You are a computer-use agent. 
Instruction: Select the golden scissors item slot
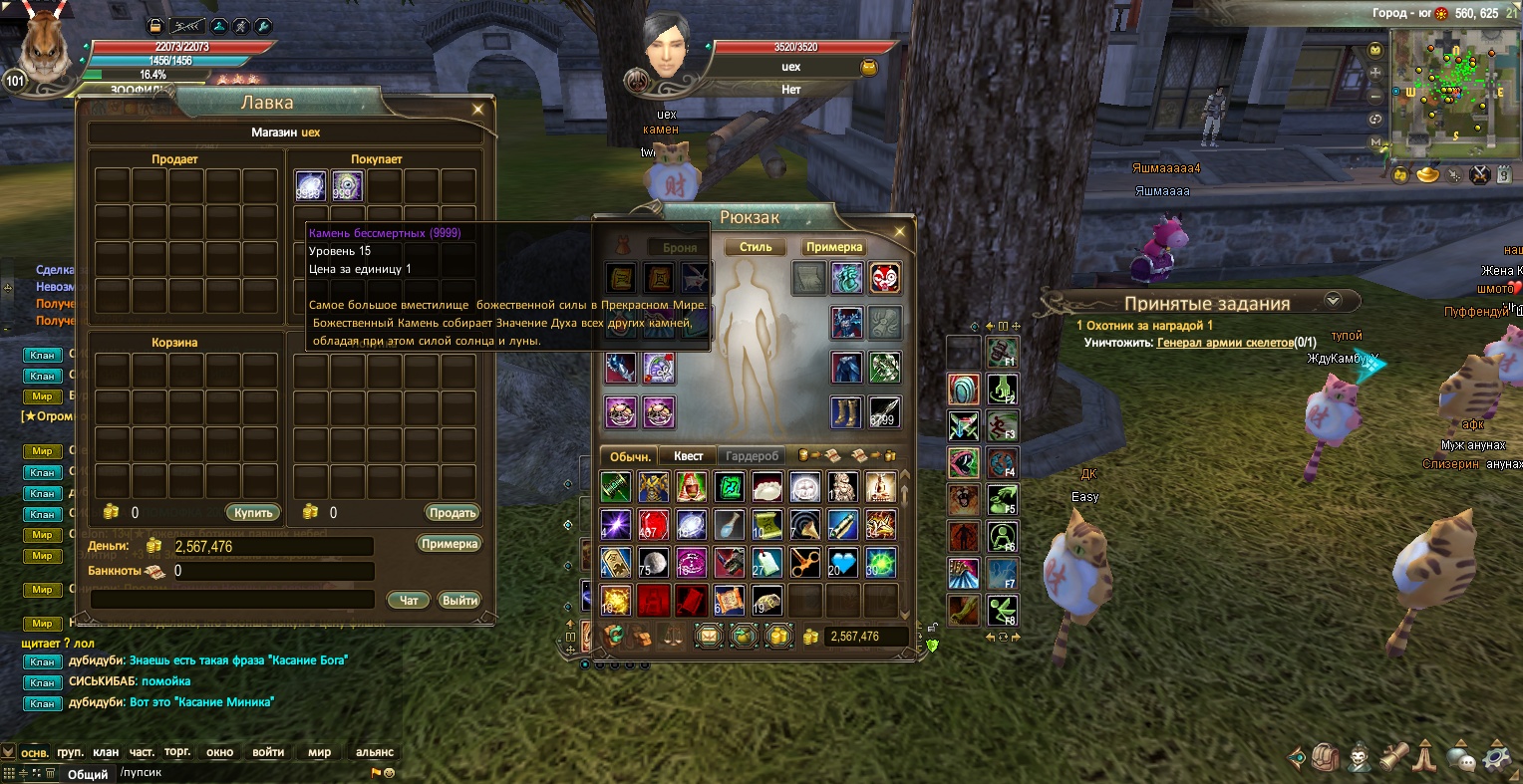tap(804, 563)
